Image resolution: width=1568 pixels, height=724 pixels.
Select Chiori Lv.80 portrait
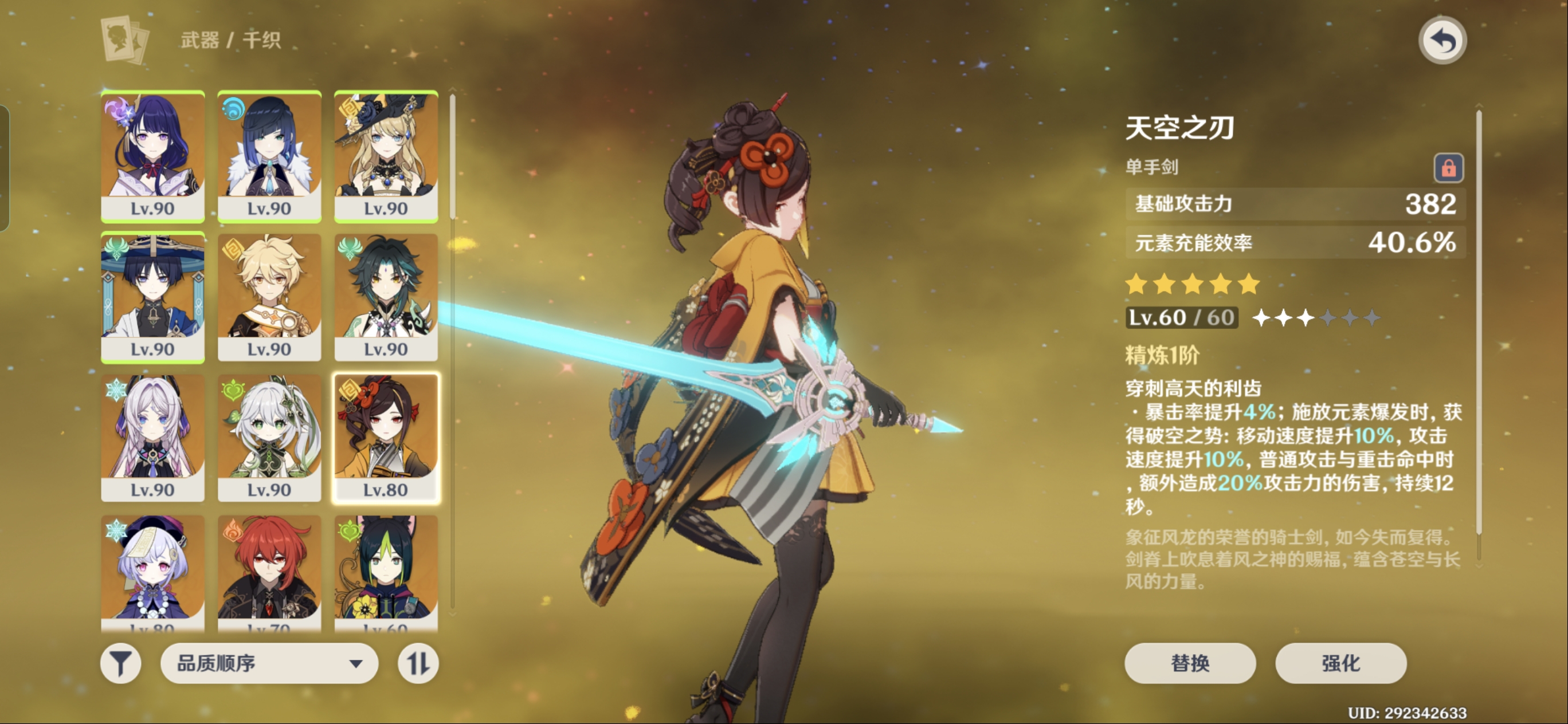point(386,438)
